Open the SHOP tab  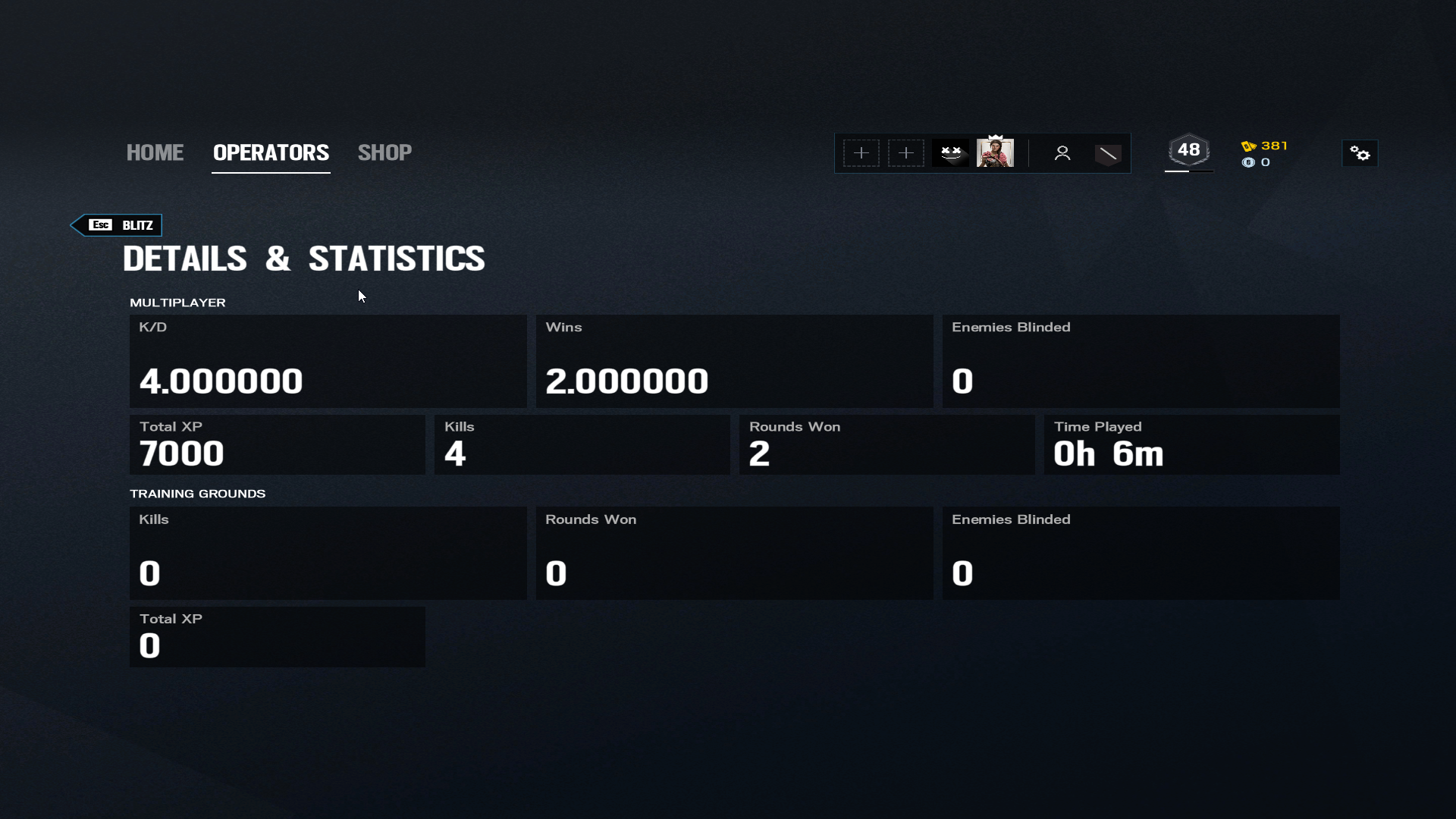(x=384, y=152)
